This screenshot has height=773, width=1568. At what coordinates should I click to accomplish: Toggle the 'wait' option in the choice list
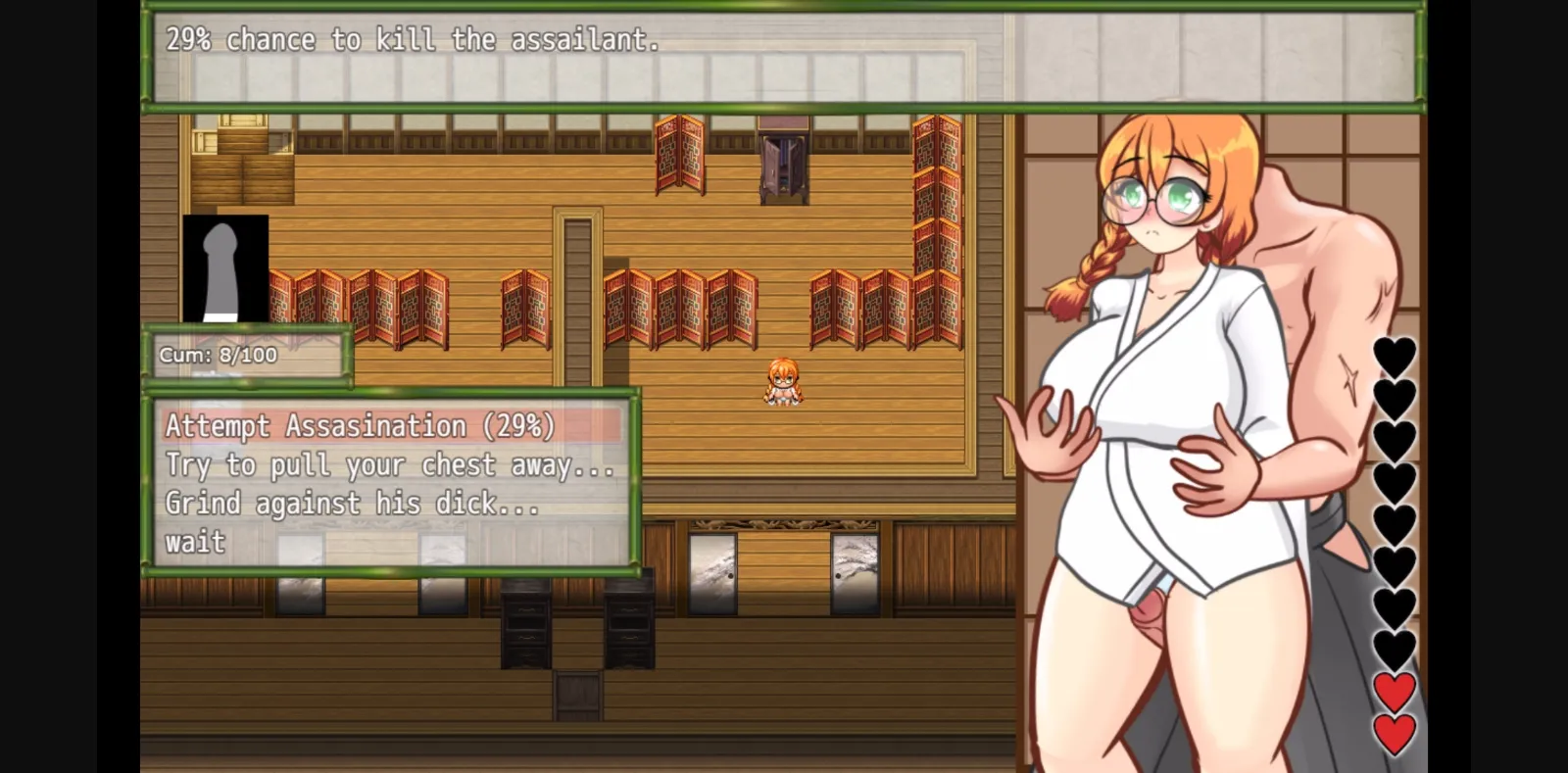click(x=195, y=542)
